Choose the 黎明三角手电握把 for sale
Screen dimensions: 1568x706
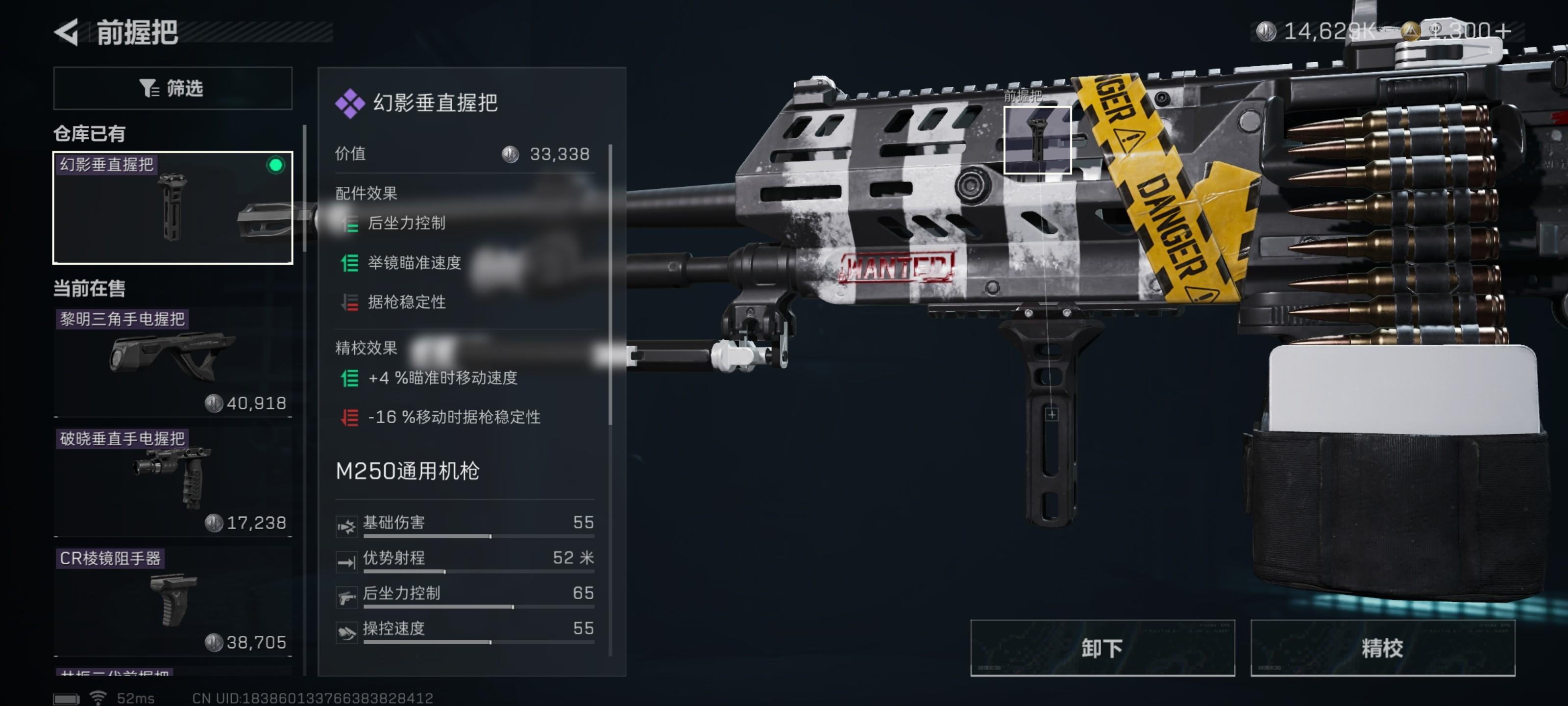tap(172, 359)
